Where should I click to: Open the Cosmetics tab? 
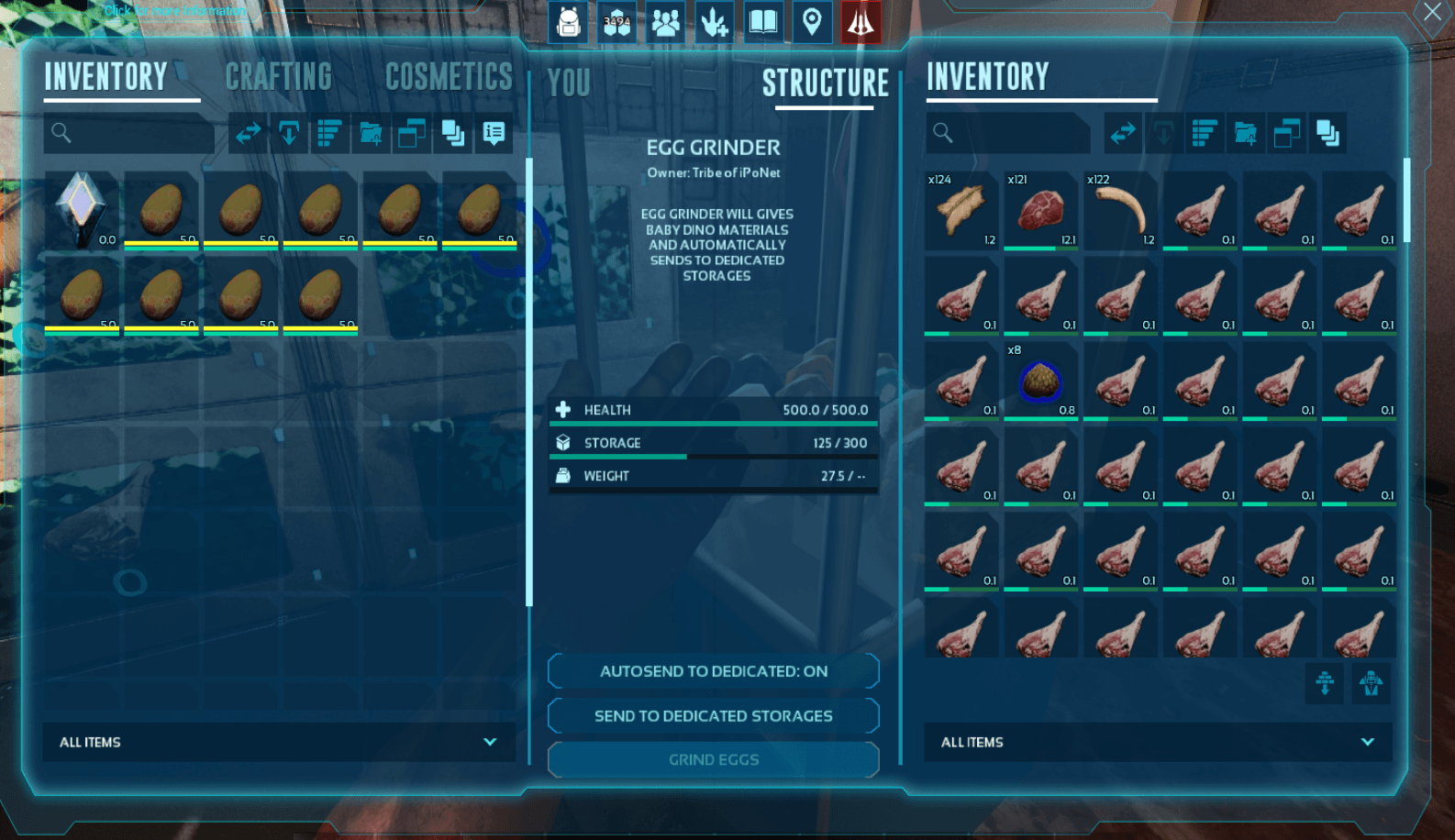(449, 77)
